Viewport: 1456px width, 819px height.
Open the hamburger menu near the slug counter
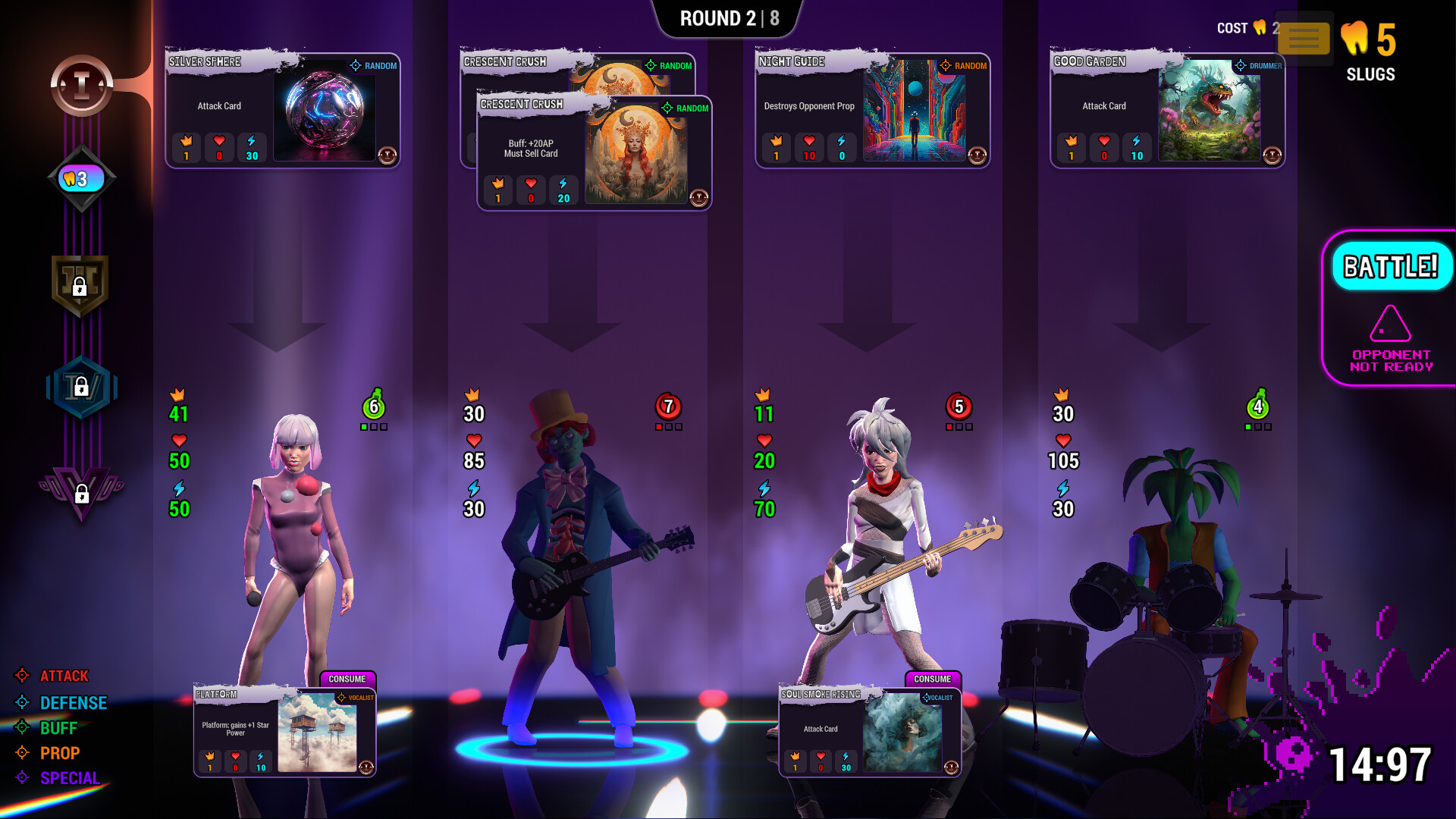pos(1304,39)
